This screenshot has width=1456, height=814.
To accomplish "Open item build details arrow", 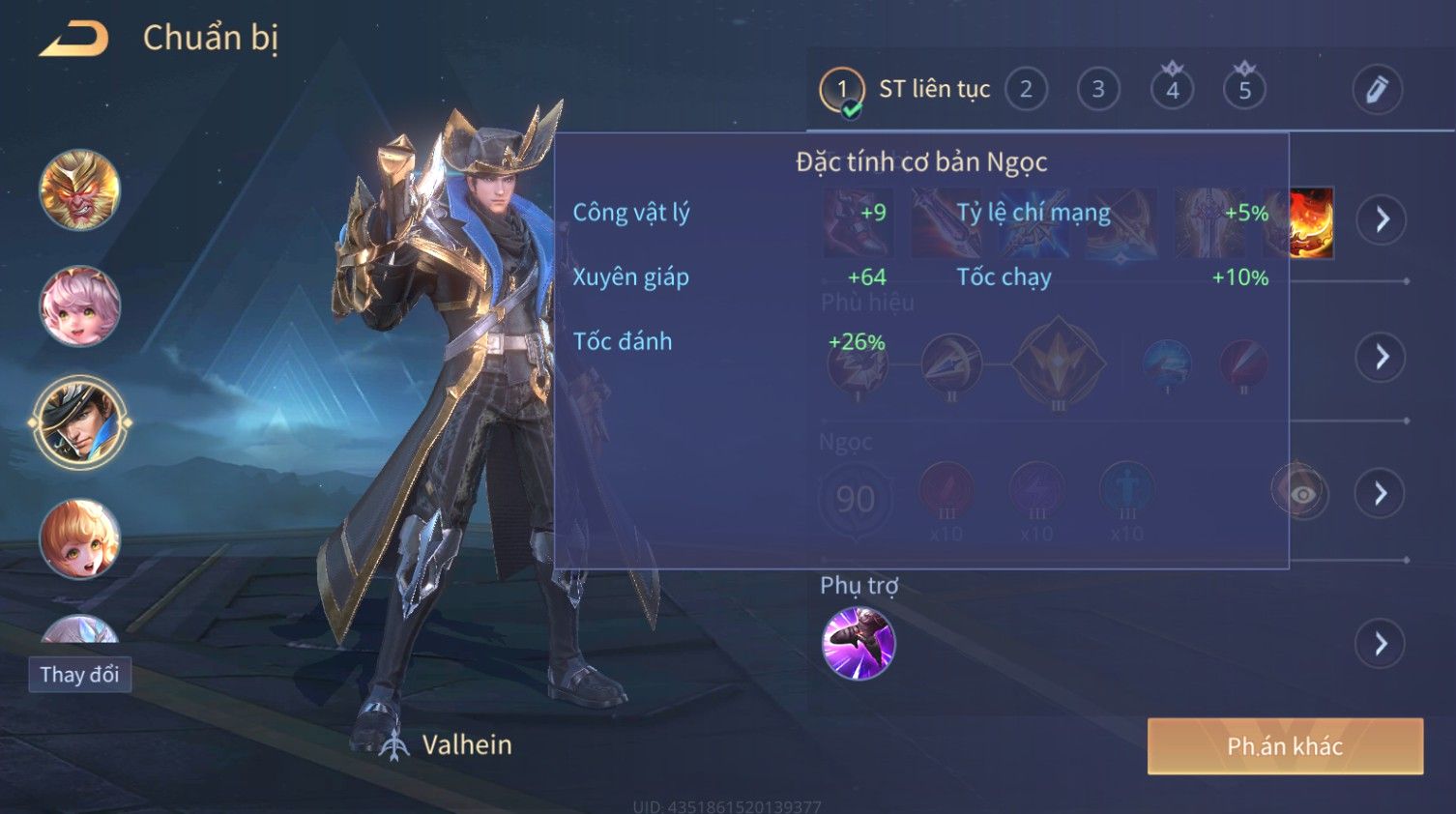I will (x=1382, y=220).
